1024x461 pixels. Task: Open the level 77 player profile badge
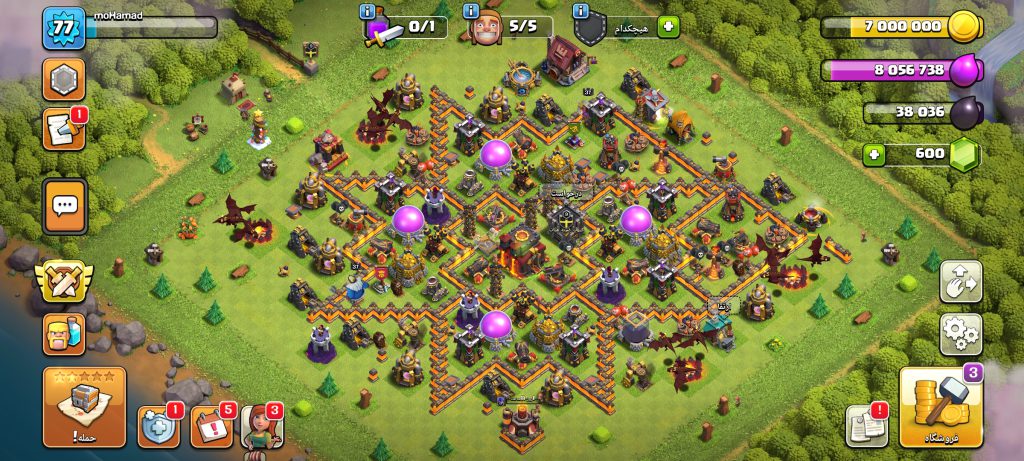(60, 27)
